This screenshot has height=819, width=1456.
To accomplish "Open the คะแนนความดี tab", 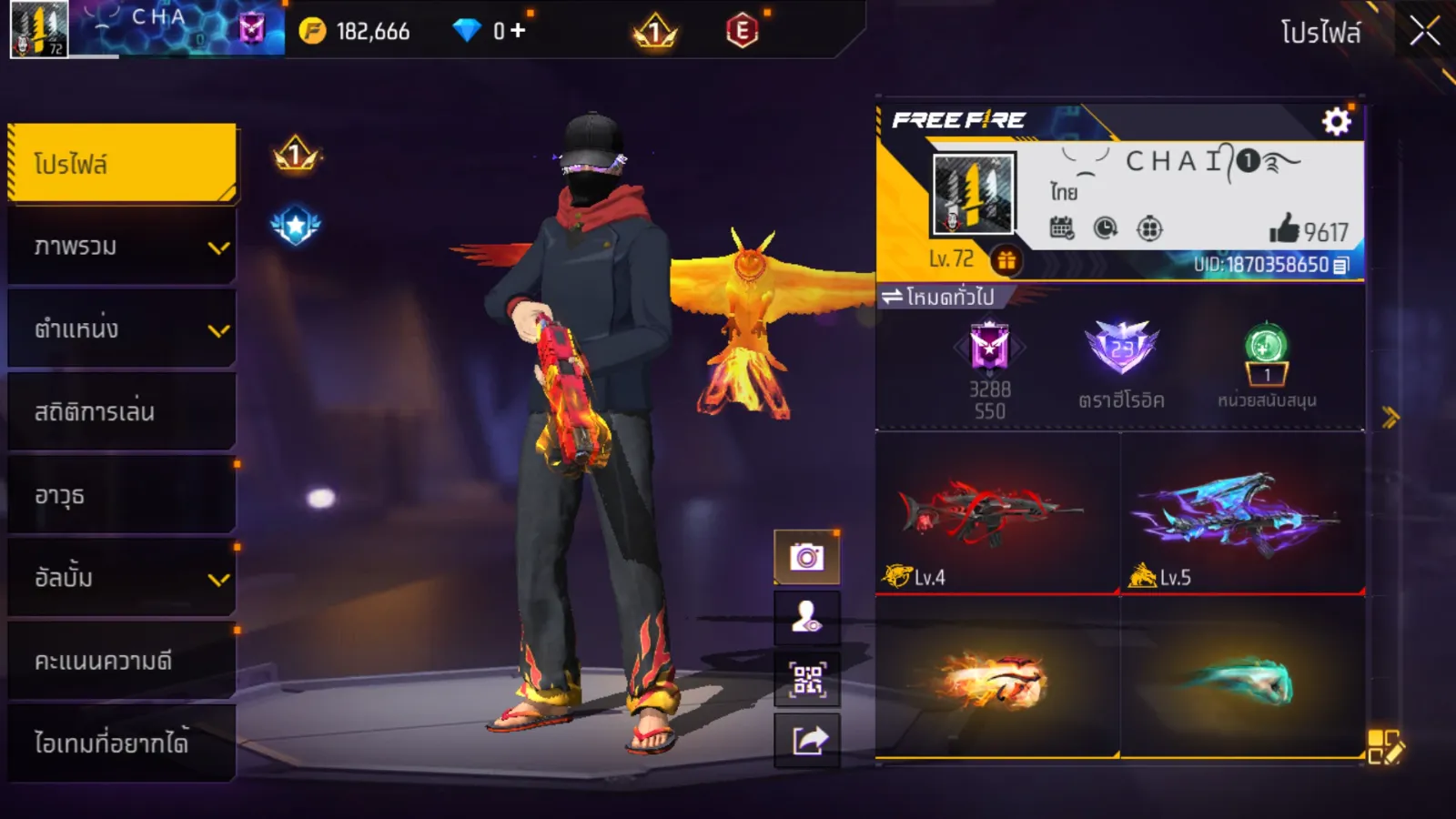I will click(122, 661).
